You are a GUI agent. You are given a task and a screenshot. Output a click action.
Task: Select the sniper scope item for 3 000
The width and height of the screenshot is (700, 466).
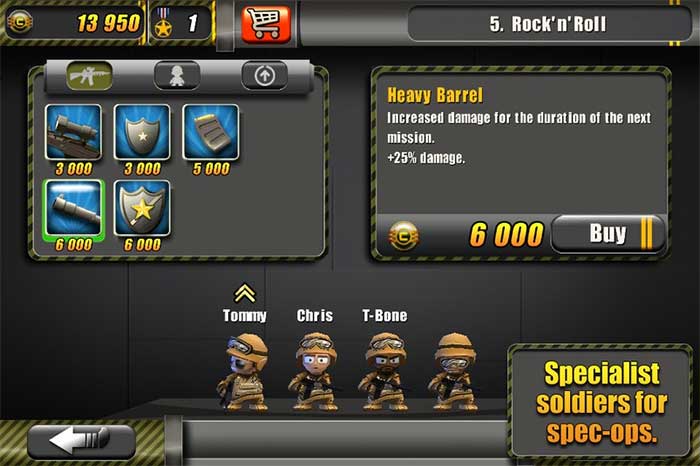coord(73,132)
